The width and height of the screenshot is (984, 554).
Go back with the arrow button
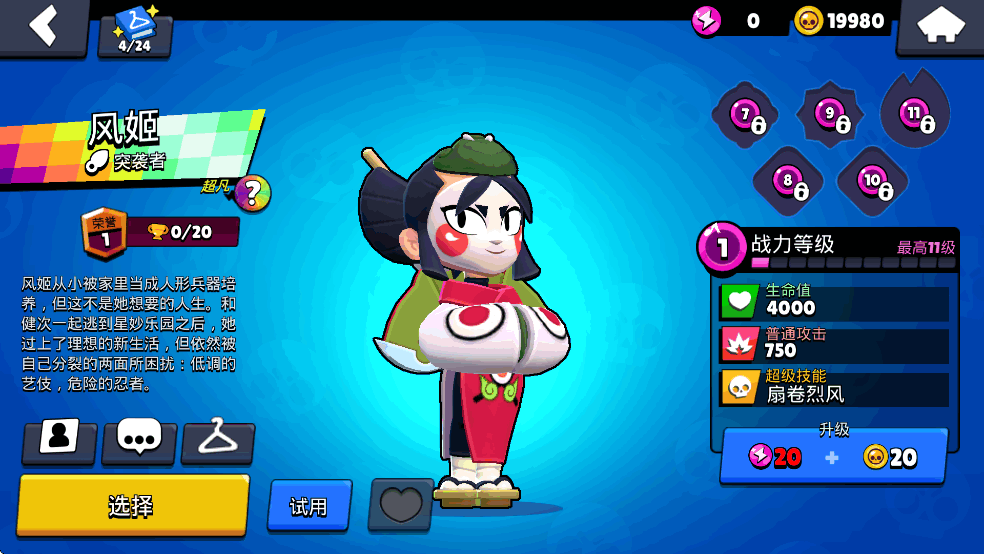click(43, 25)
